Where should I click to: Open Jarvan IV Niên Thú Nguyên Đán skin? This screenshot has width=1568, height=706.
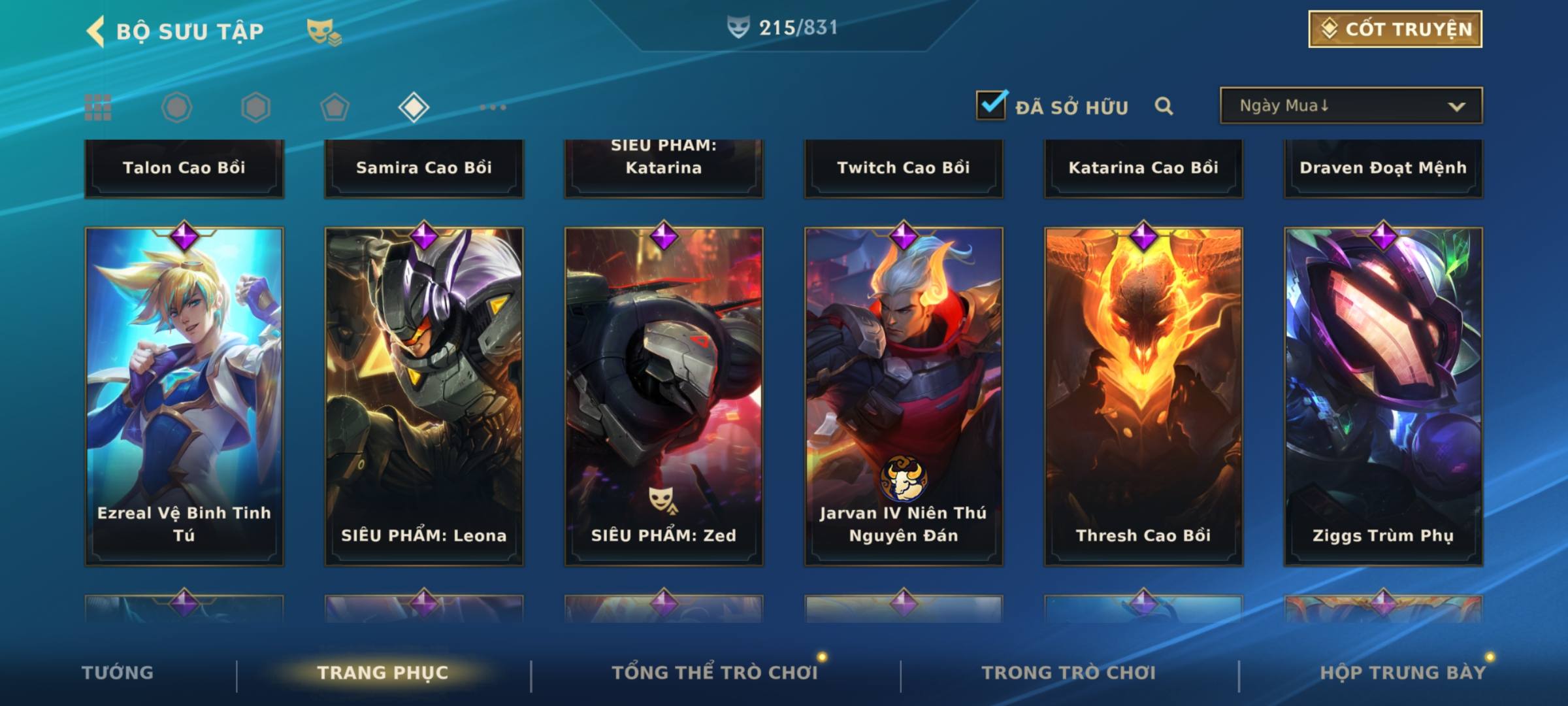(x=904, y=395)
